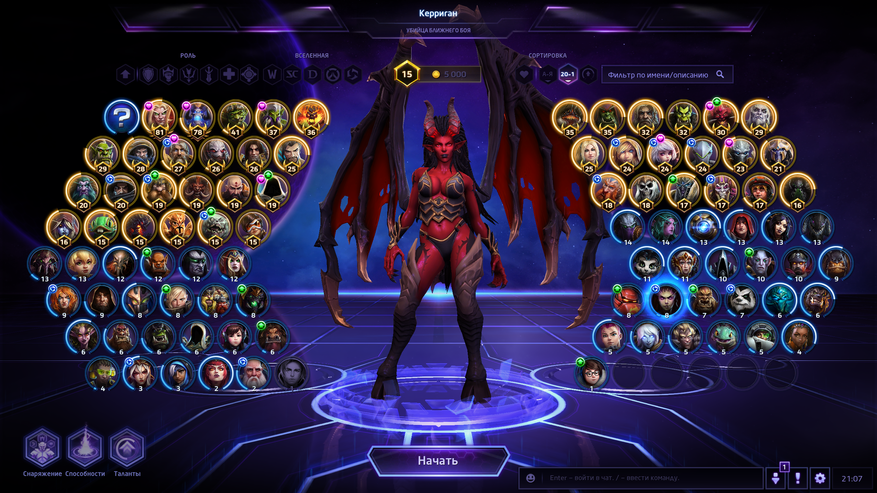Sort heroes by level 20-1
The height and width of the screenshot is (493, 877).
(x=568, y=74)
